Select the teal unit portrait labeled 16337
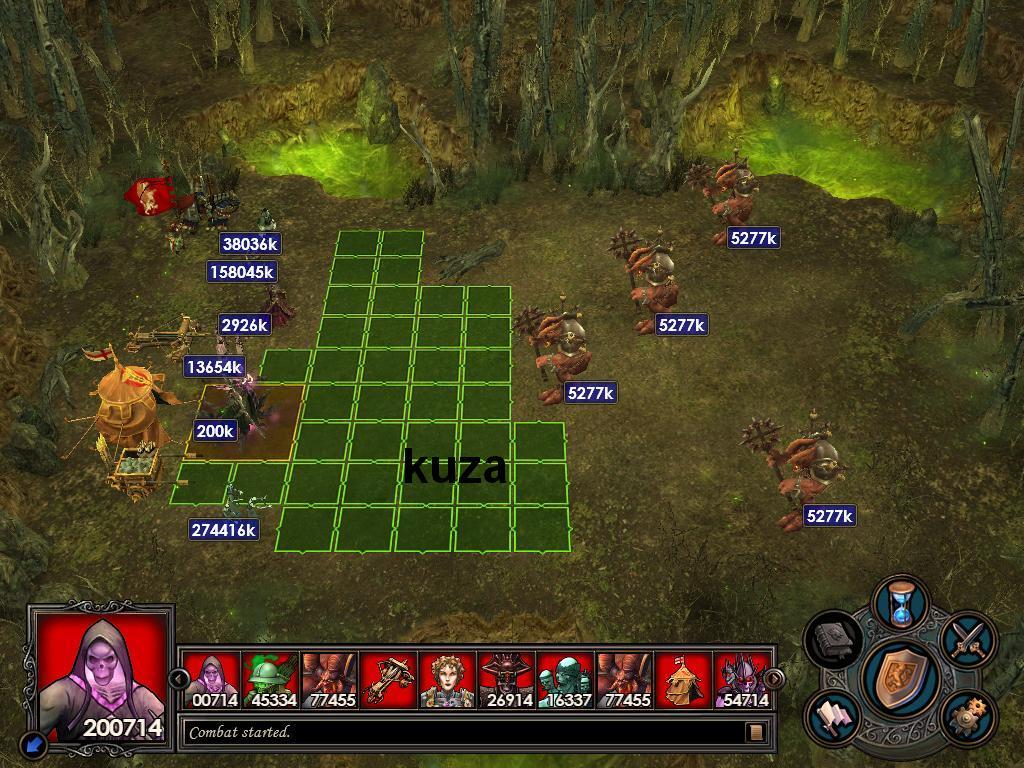 565,680
